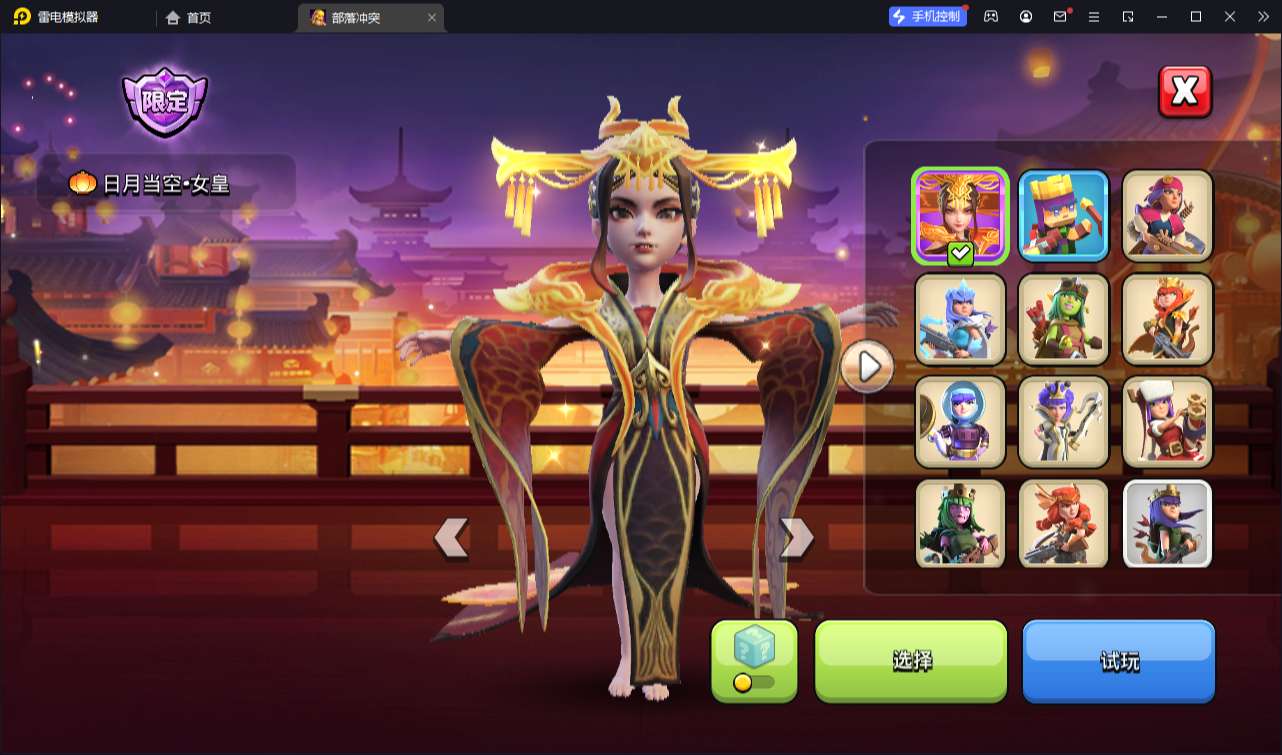Open the emulator messages inbox icon

1062,16
